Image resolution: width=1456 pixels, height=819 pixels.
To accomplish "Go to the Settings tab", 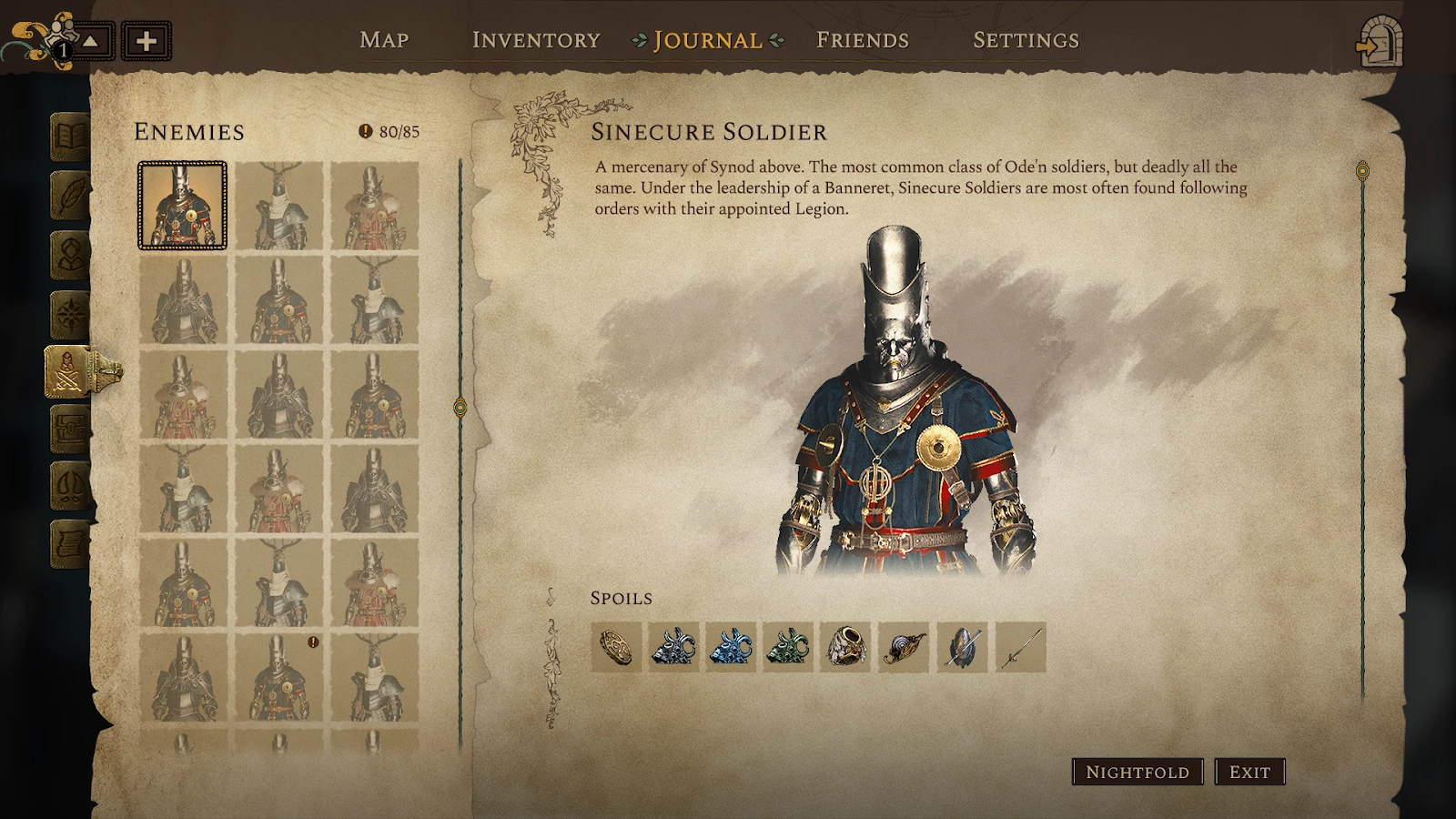I will click(x=1026, y=40).
